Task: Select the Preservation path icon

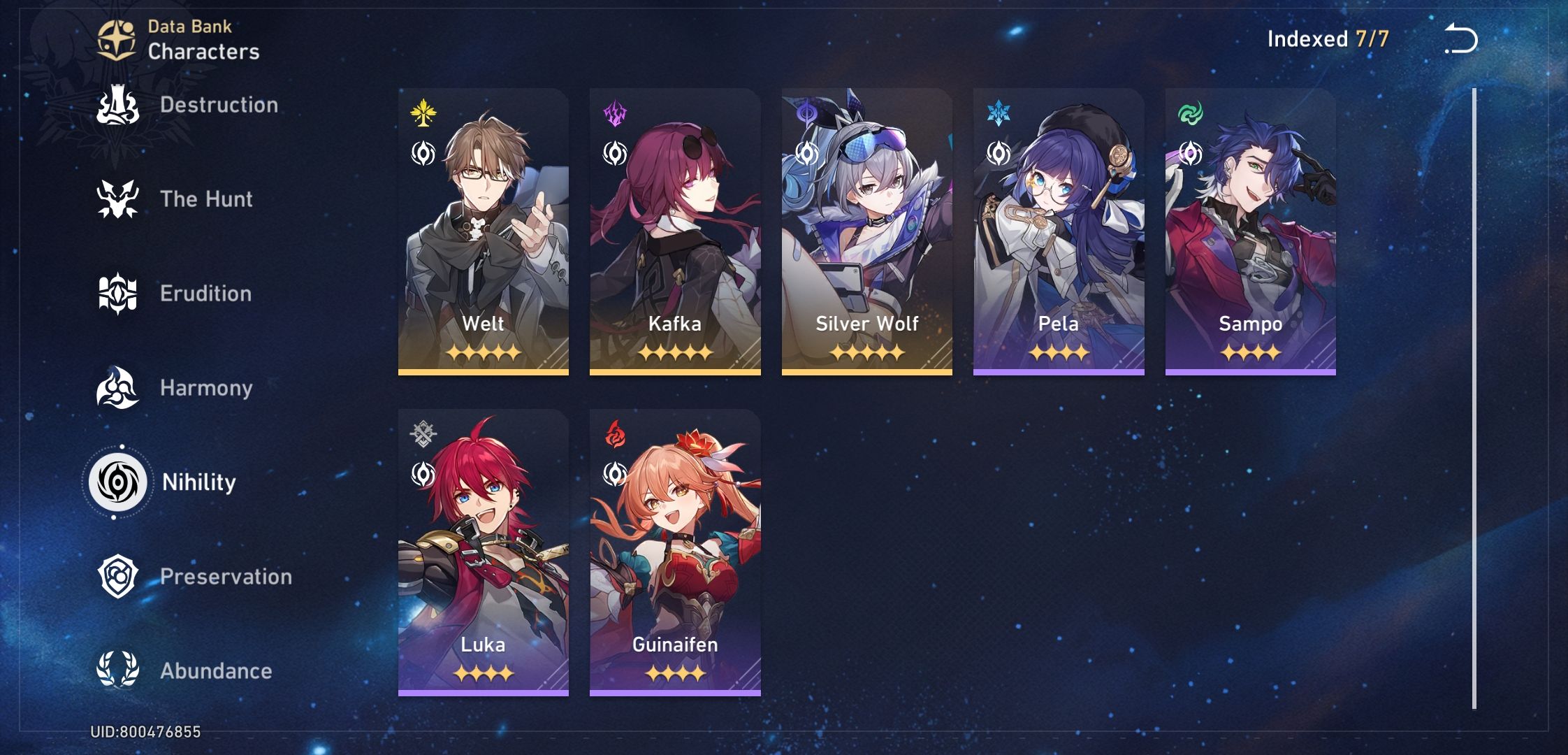Action: [x=117, y=577]
